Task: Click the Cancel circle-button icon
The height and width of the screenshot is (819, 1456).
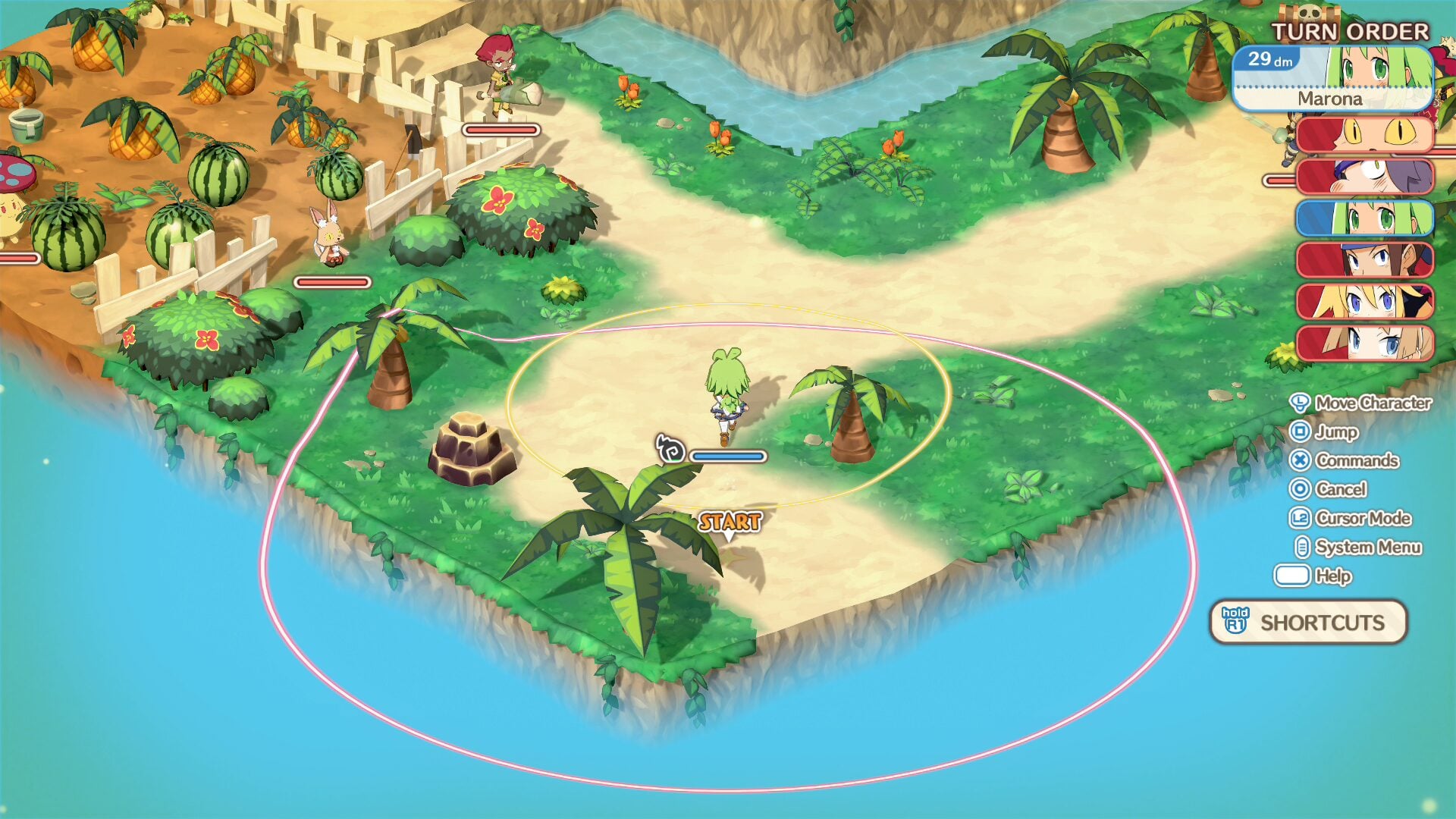Action: [1300, 490]
